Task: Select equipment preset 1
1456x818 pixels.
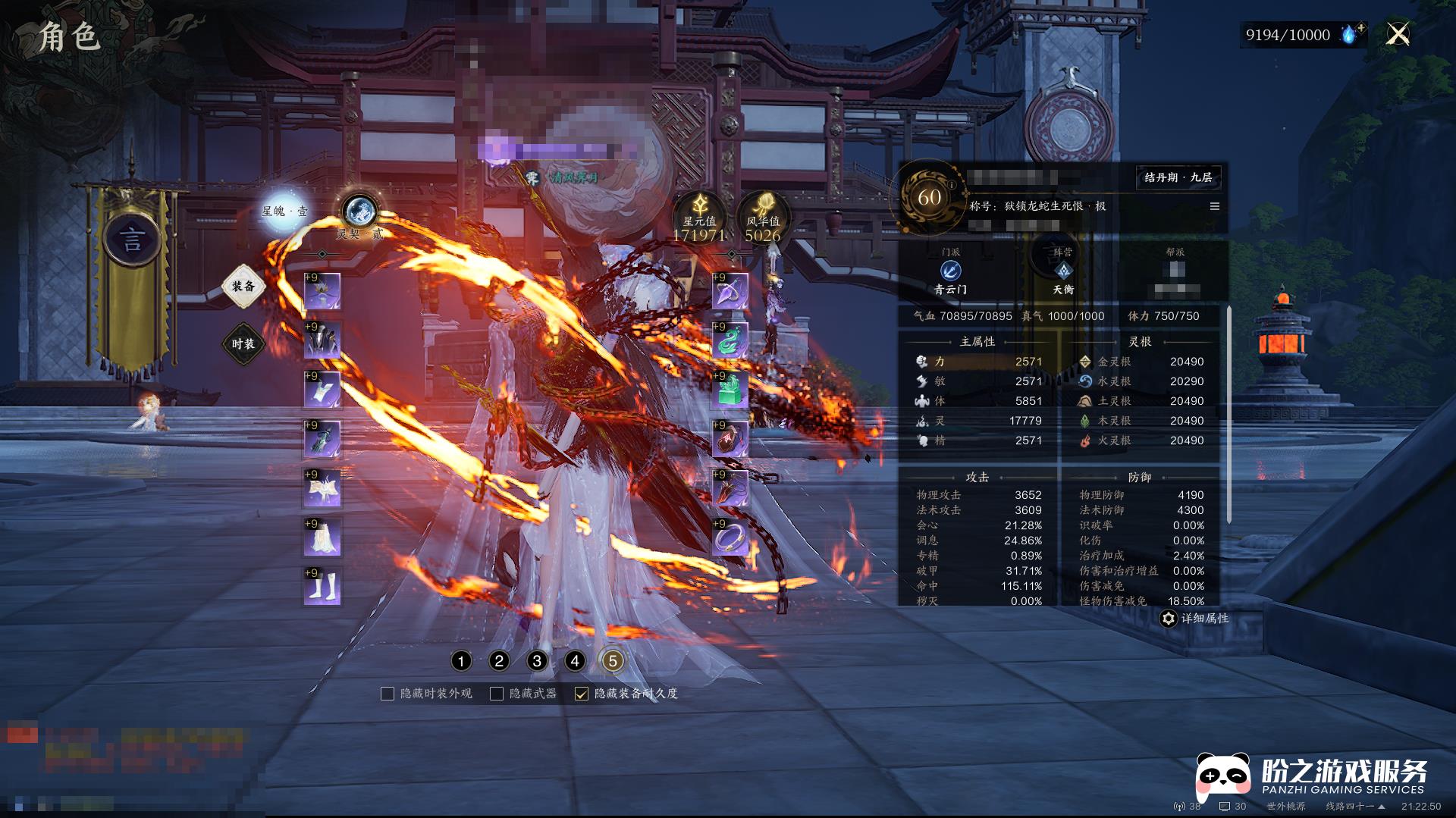Action: [x=461, y=661]
